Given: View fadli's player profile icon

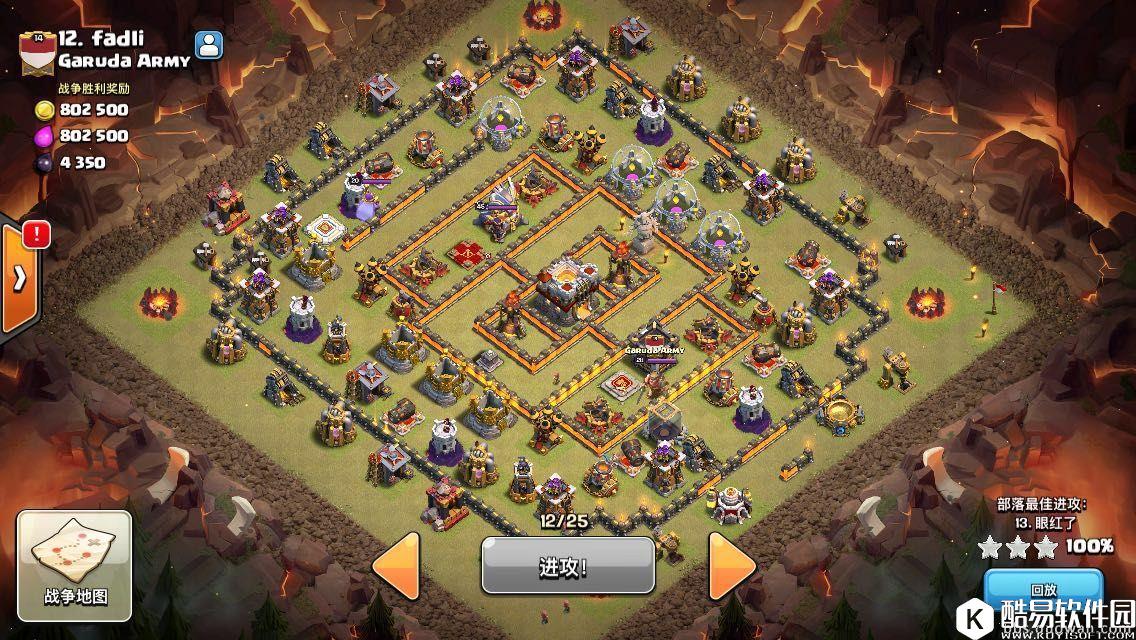Looking at the screenshot, I should click(209, 45).
